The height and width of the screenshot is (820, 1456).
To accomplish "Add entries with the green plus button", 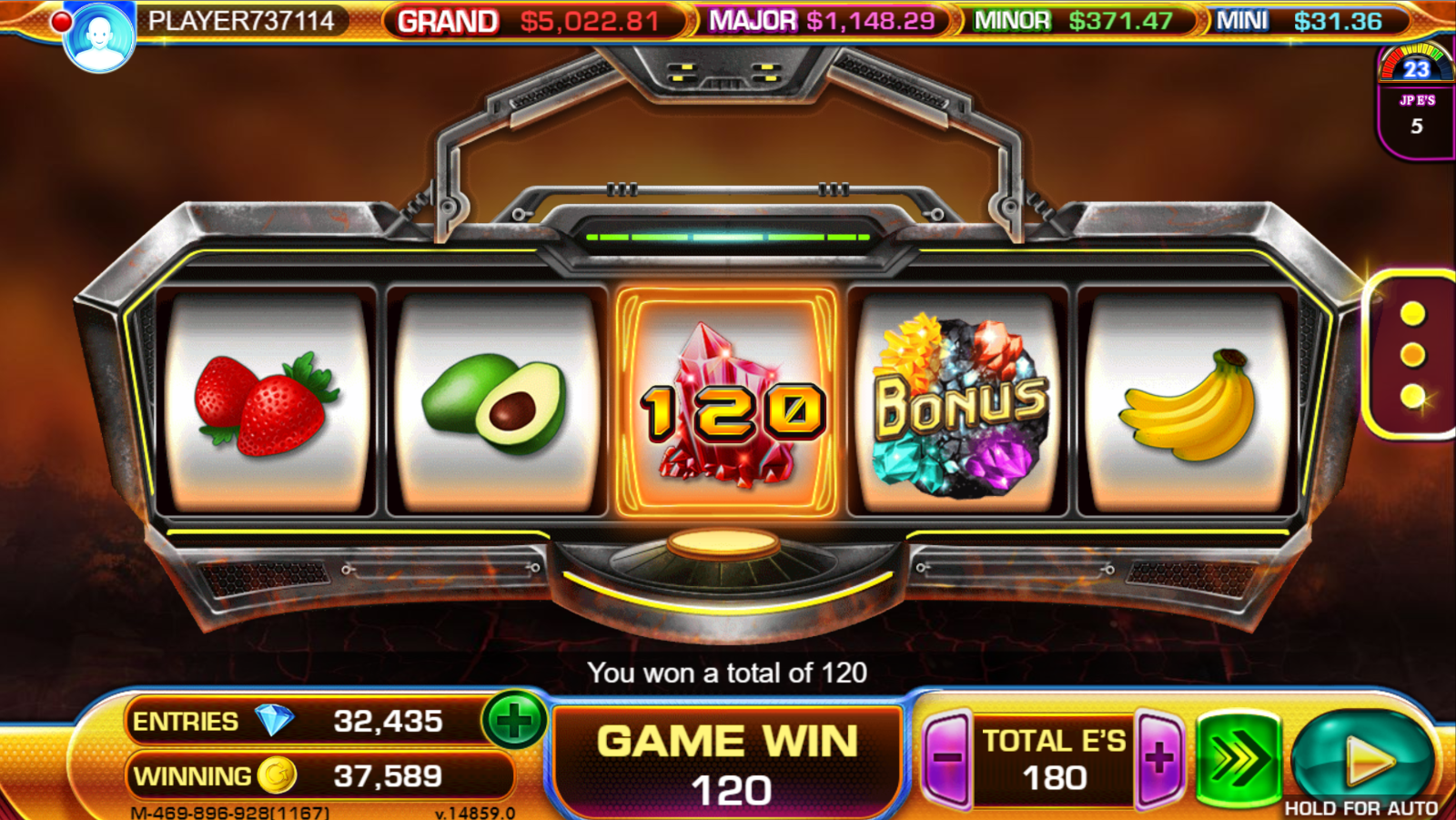I will click(514, 721).
